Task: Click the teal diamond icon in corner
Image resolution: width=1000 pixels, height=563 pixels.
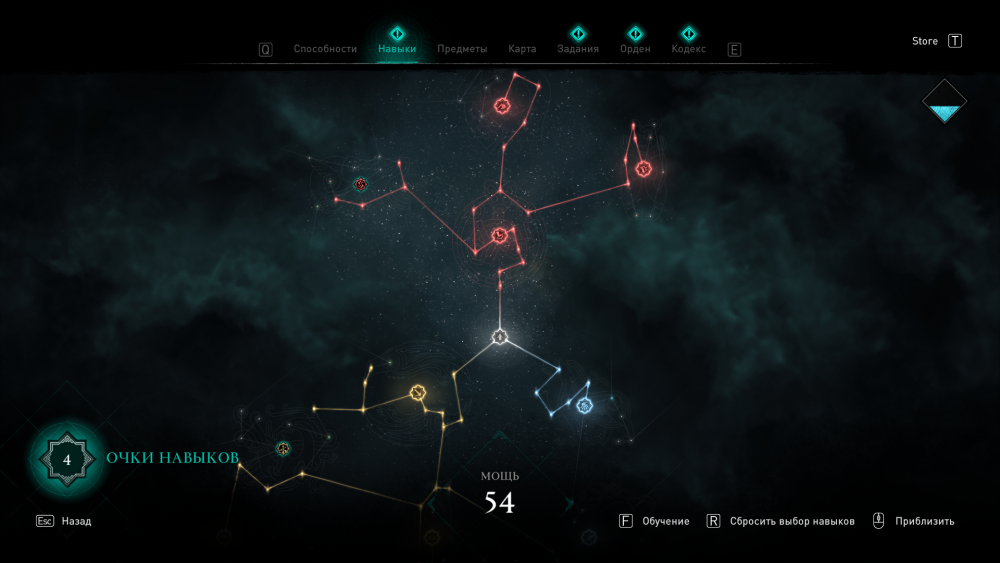Action: (x=944, y=101)
